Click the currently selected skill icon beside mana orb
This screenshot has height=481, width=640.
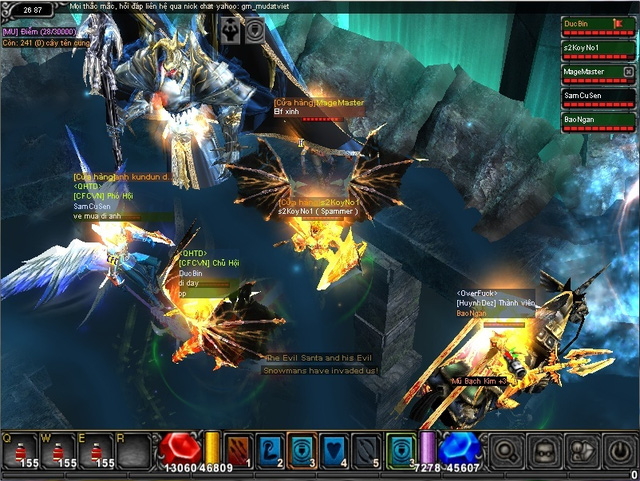point(399,451)
